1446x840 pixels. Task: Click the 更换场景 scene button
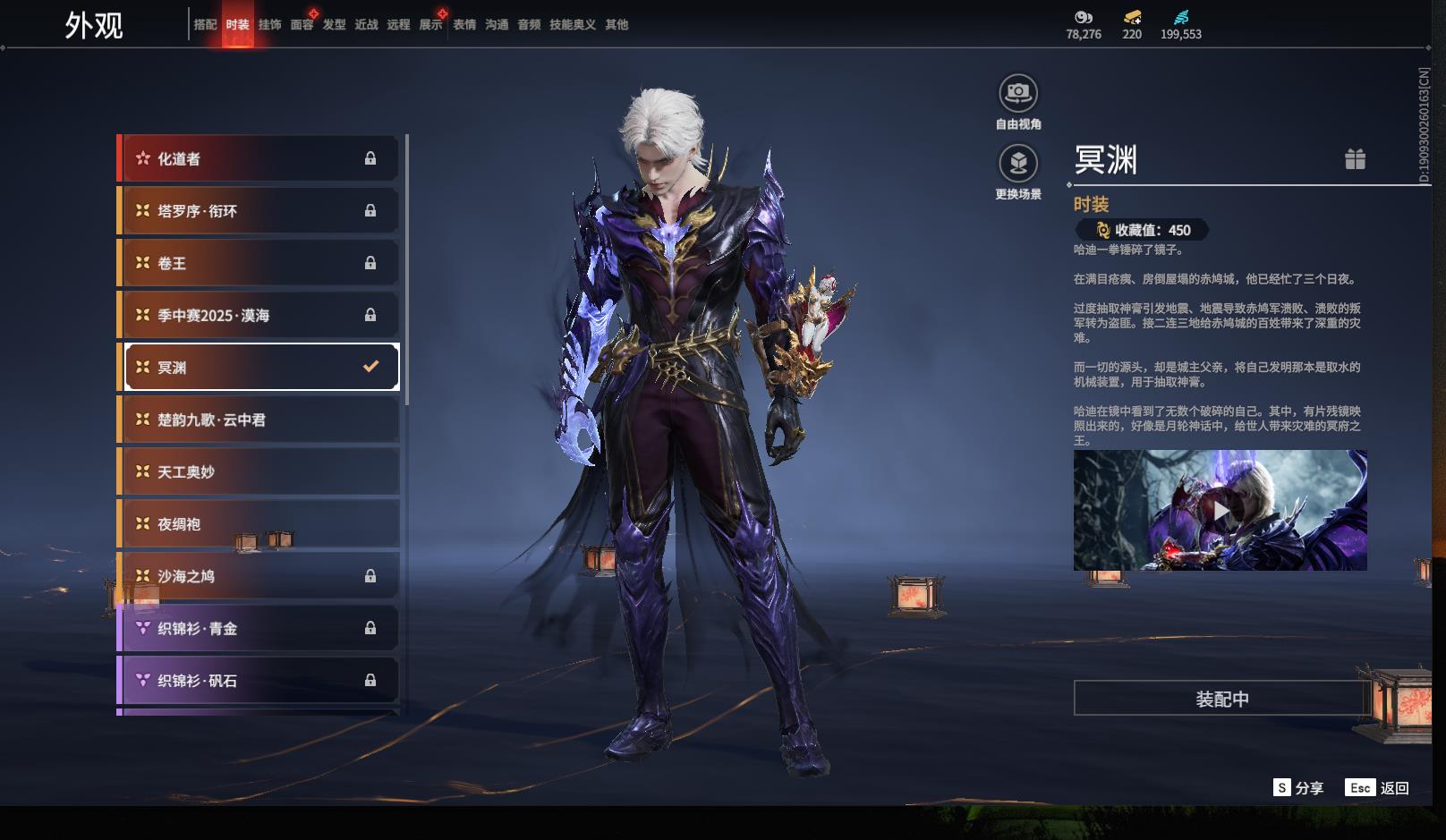1017,164
